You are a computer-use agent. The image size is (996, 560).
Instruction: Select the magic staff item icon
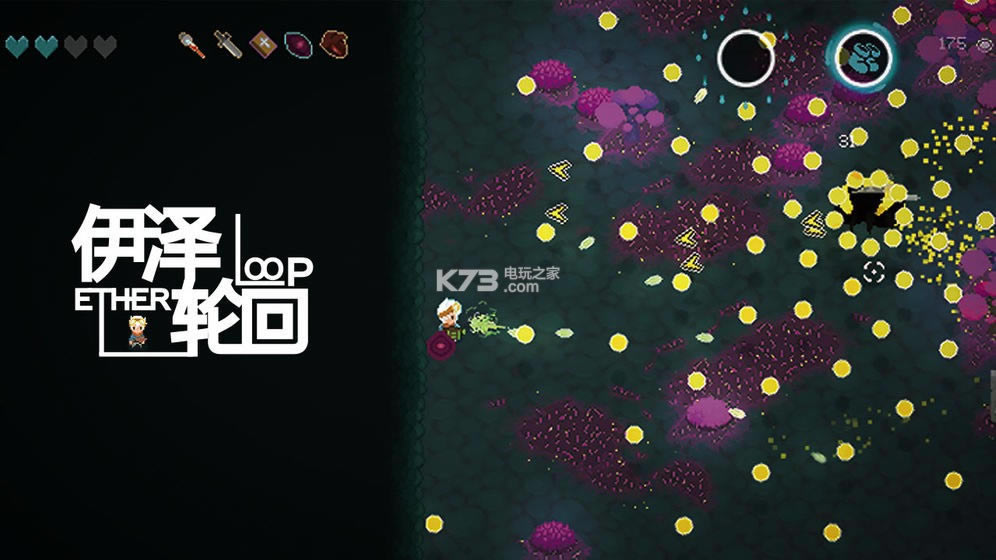point(192,44)
